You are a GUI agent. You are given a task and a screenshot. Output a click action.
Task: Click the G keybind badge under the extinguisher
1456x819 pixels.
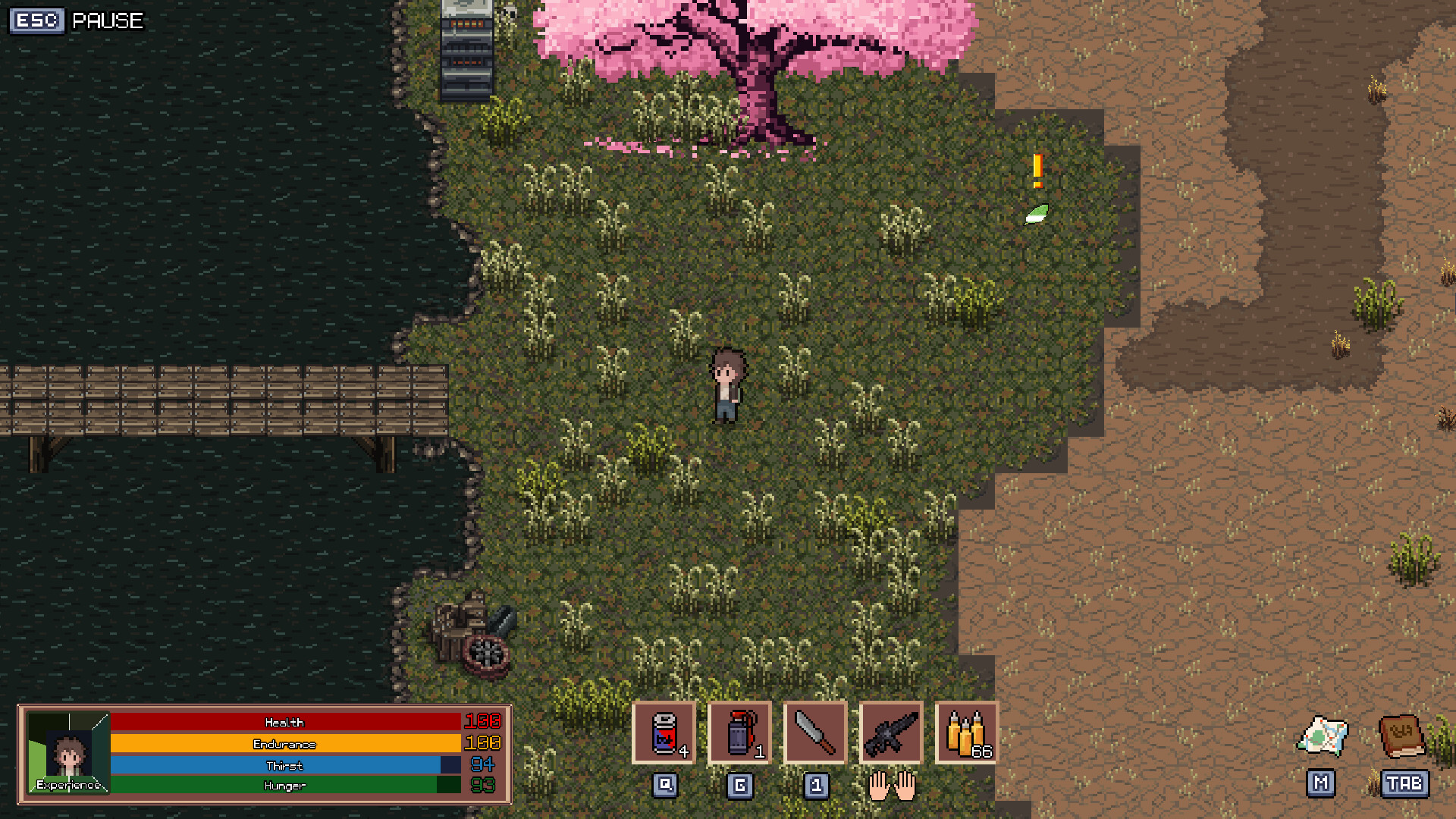click(739, 786)
